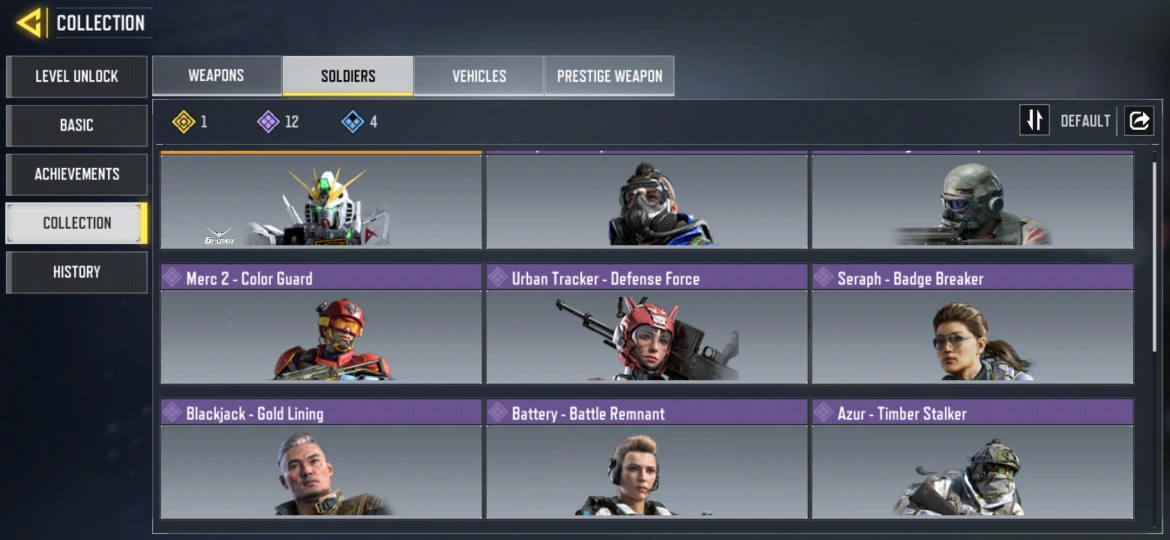Choose the Collection sidebar entry
1170x540 pixels.
[77, 223]
